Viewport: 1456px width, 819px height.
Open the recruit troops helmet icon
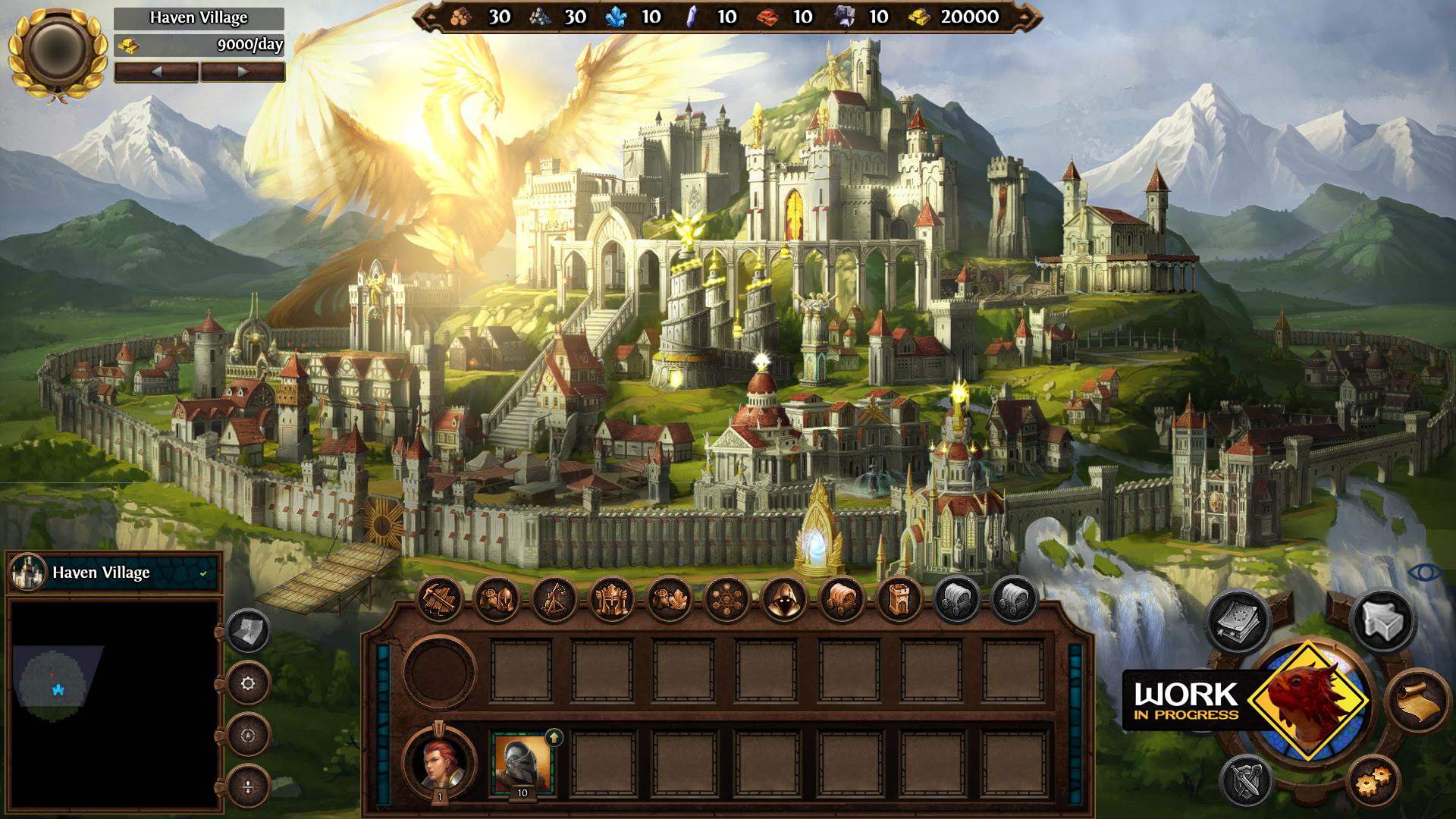pyautogui.click(x=497, y=600)
